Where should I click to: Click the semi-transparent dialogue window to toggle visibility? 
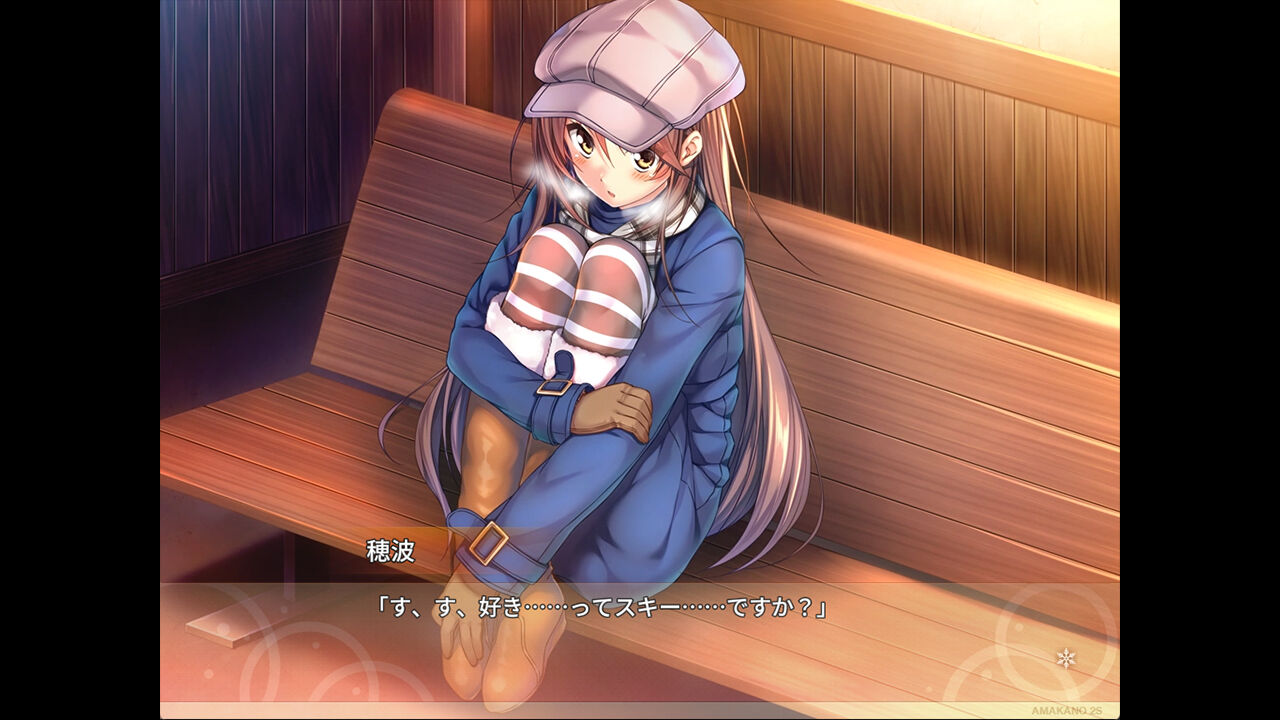pos(640,640)
